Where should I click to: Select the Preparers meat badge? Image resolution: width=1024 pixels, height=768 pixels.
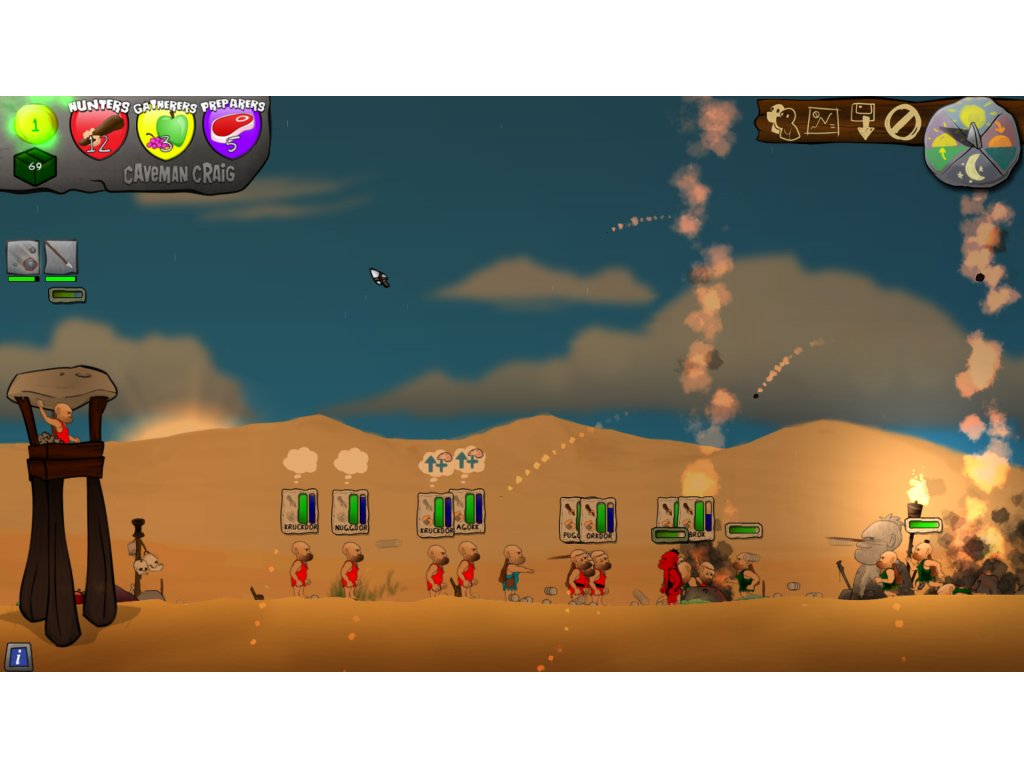click(232, 131)
